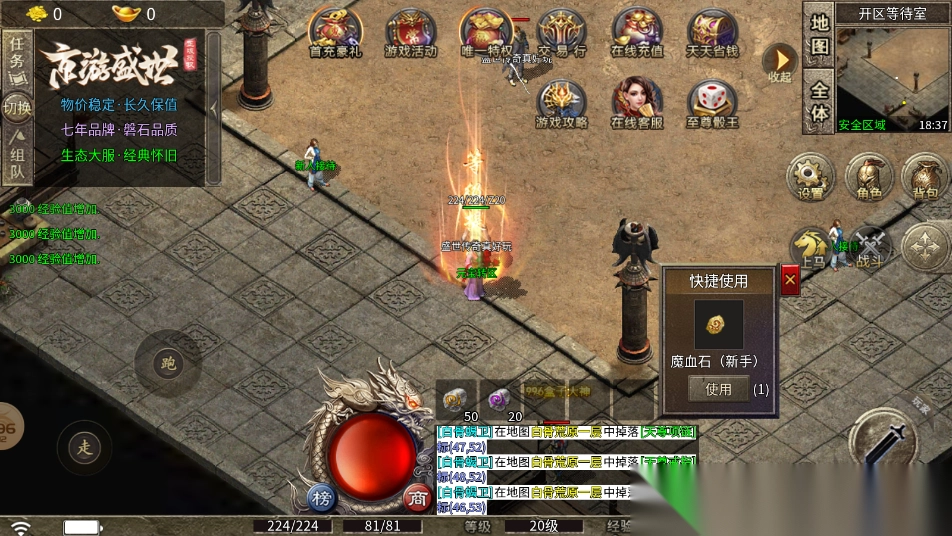Screen dimensions: 952x536
Task: Collapse top icons with 收起 arrow
Action: pyautogui.click(x=779, y=60)
